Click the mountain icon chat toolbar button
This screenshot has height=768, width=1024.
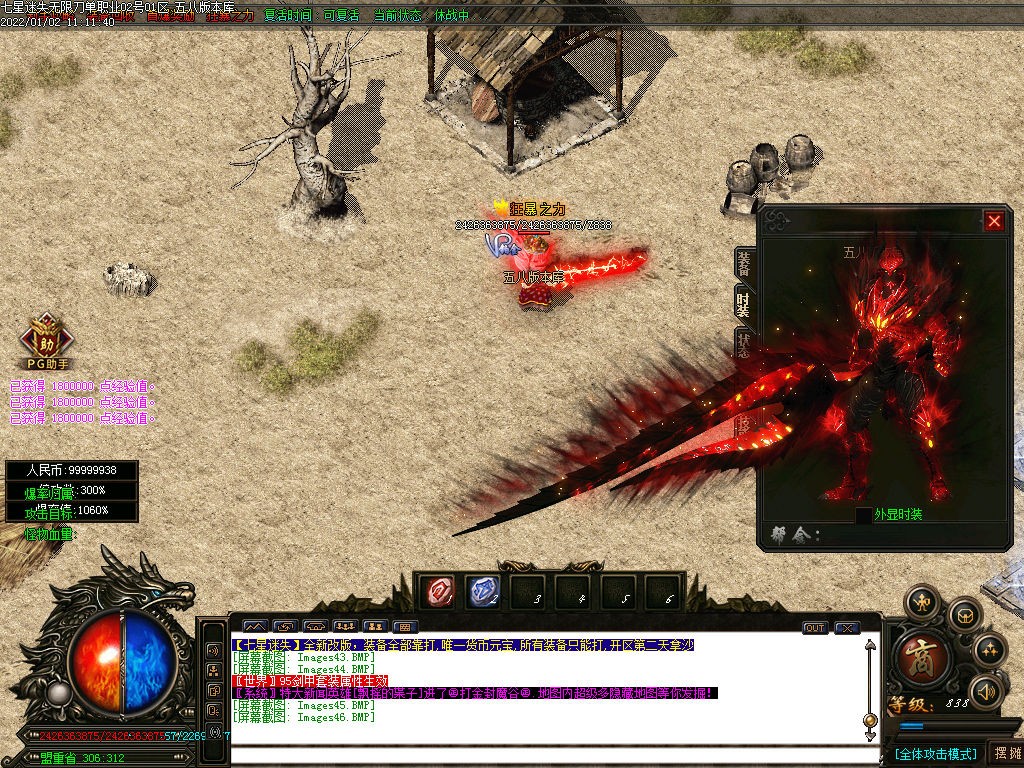255,628
